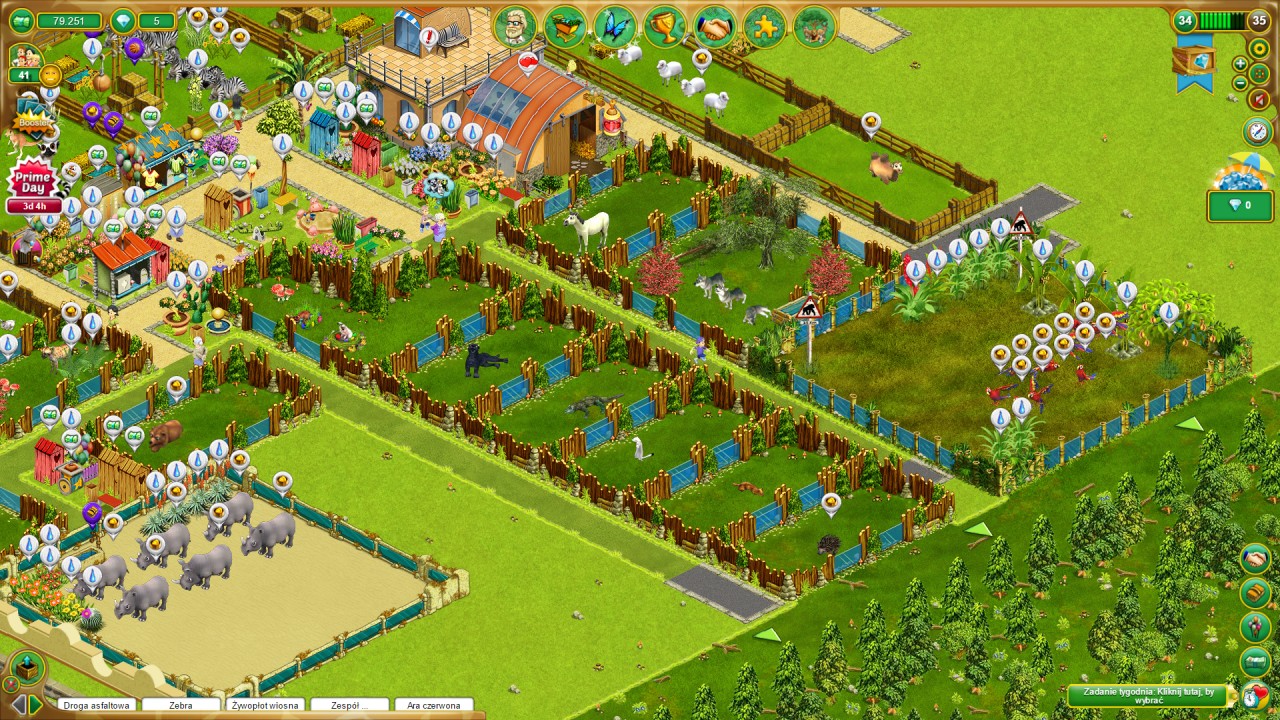Open the zoo director portrait menu
This screenshot has width=1280, height=720.
click(x=515, y=27)
